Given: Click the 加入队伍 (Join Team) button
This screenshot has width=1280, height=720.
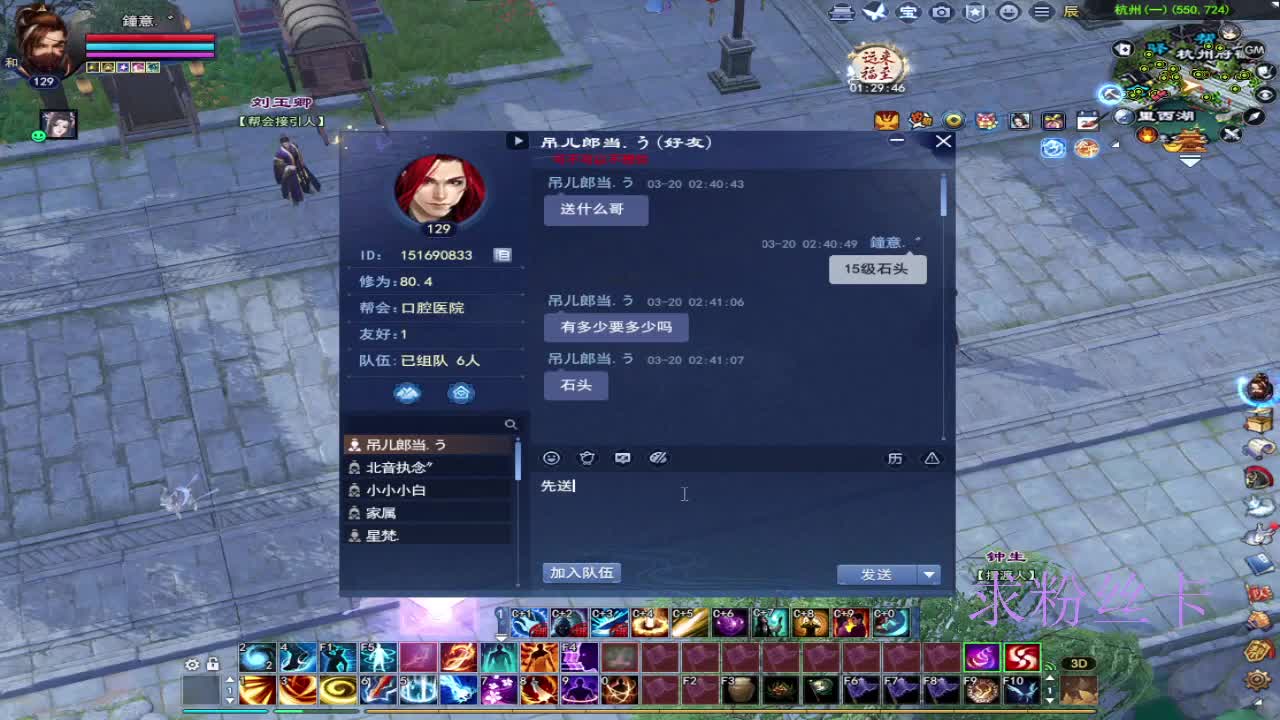Looking at the screenshot, I should (x=580, y=572).
